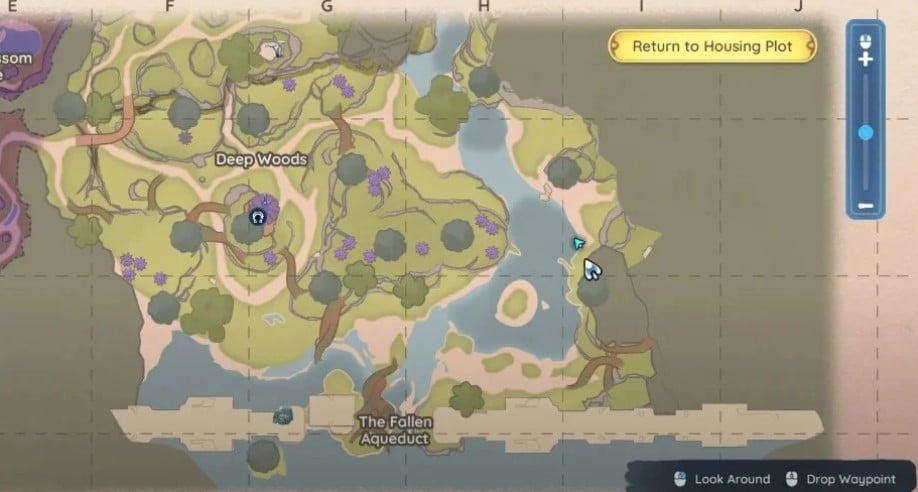Click the teal player arrow marker
The image size is (918, 492).
(x=578, y=243)
